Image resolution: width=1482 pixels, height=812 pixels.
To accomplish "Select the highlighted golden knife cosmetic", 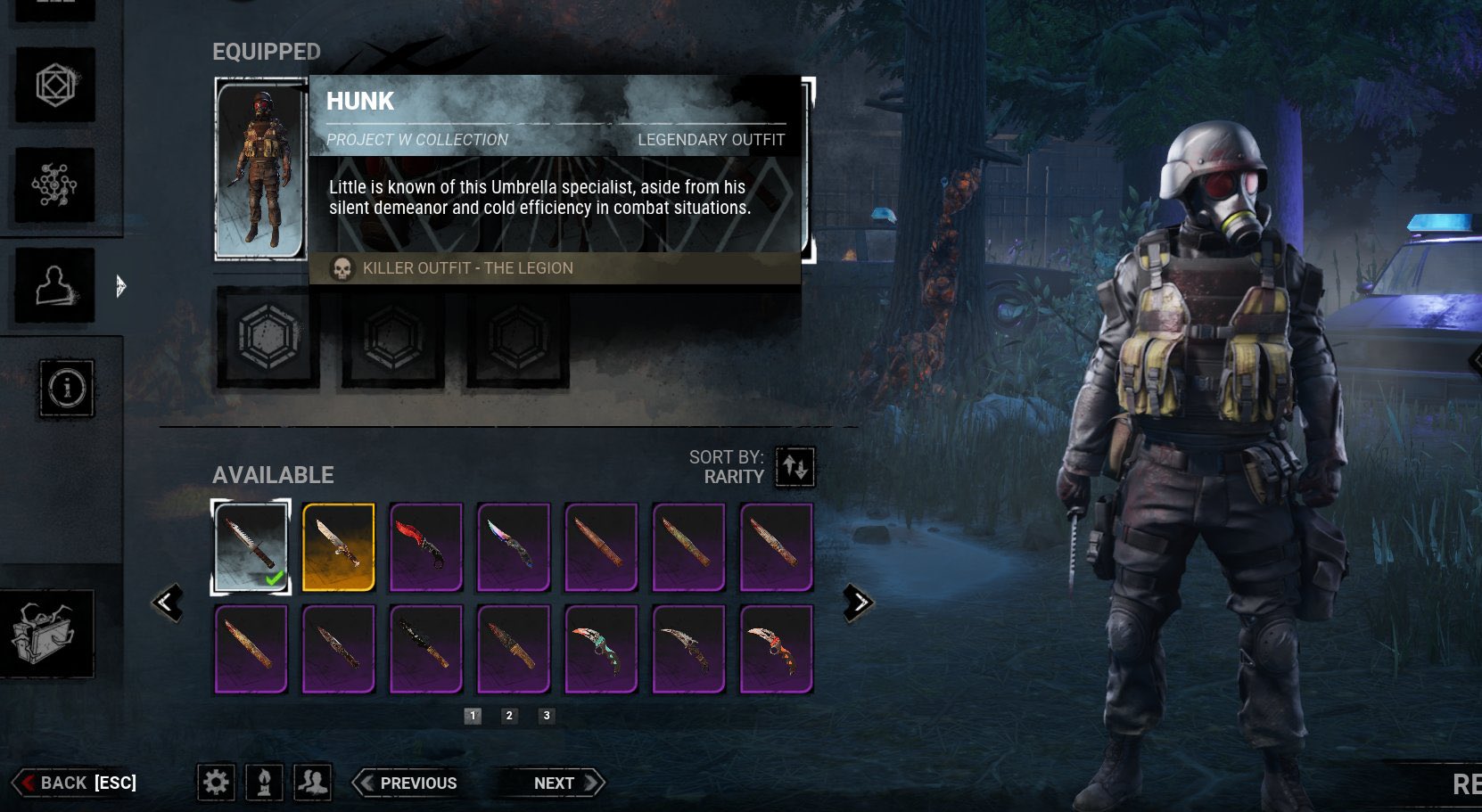I will pos(339,546).
